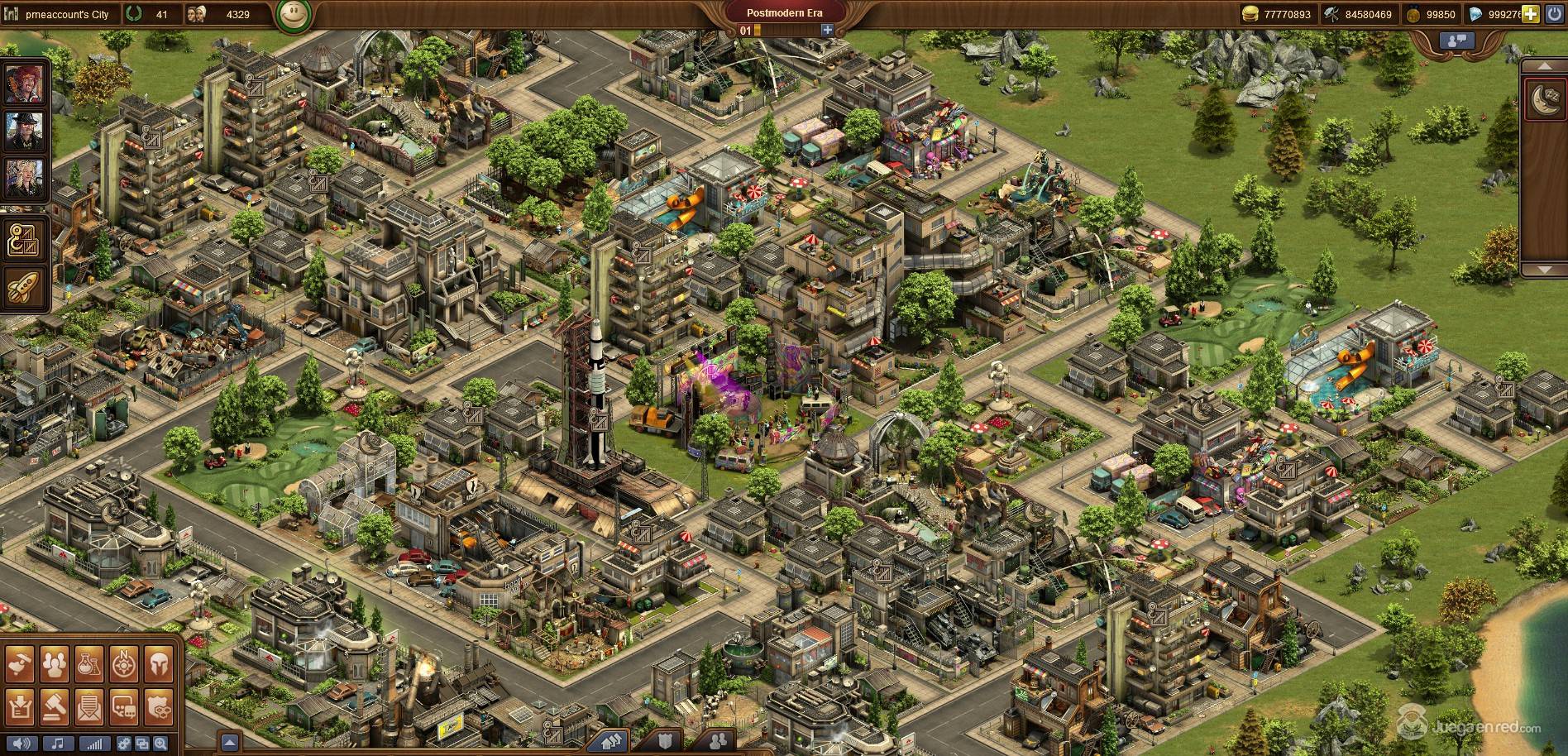This screenshot has width=1568, height=756.
Task: Open the inventory box button
Action: (x=21, y=706)
